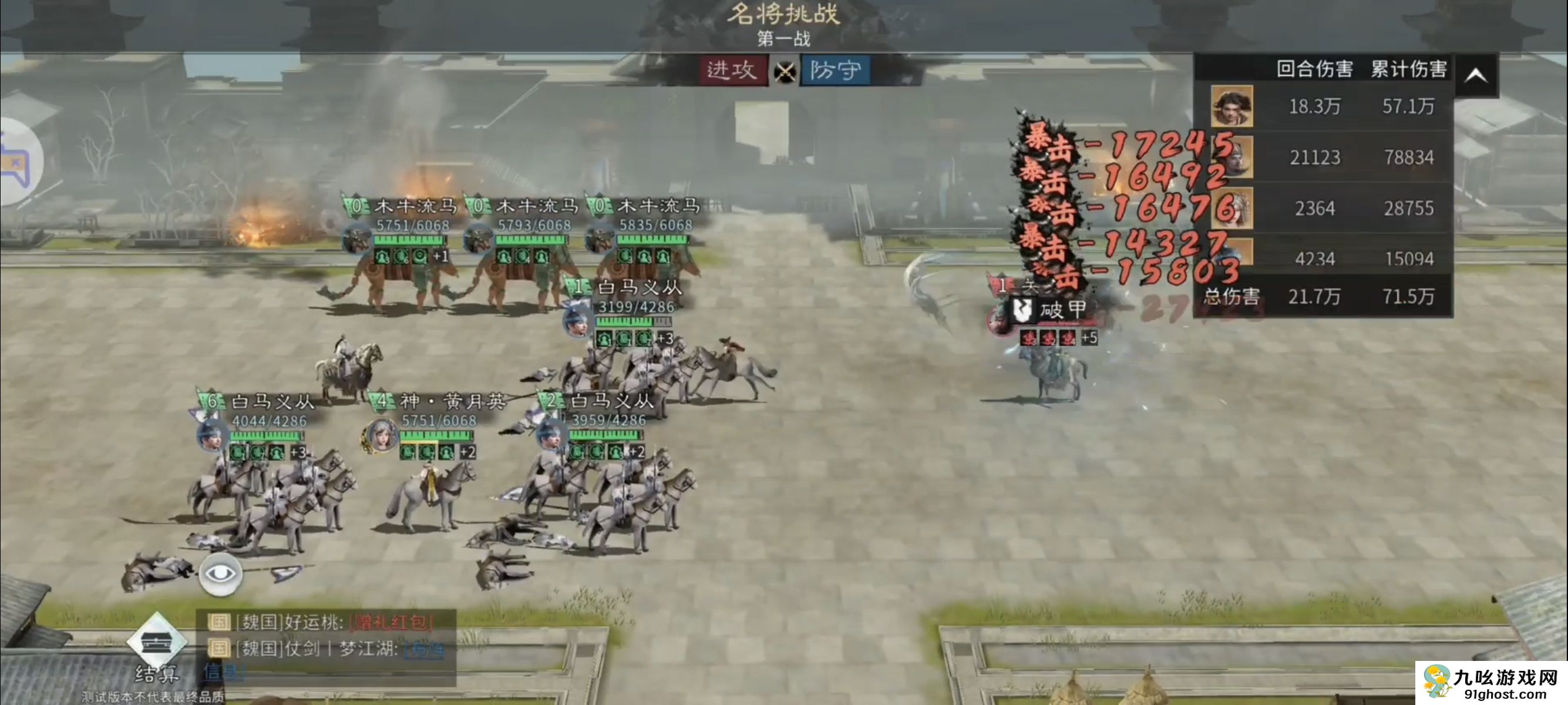Screen dimensions: 1568x705
Task: Inspect the 破甲 armor break status
Action: pos(1051,310)
